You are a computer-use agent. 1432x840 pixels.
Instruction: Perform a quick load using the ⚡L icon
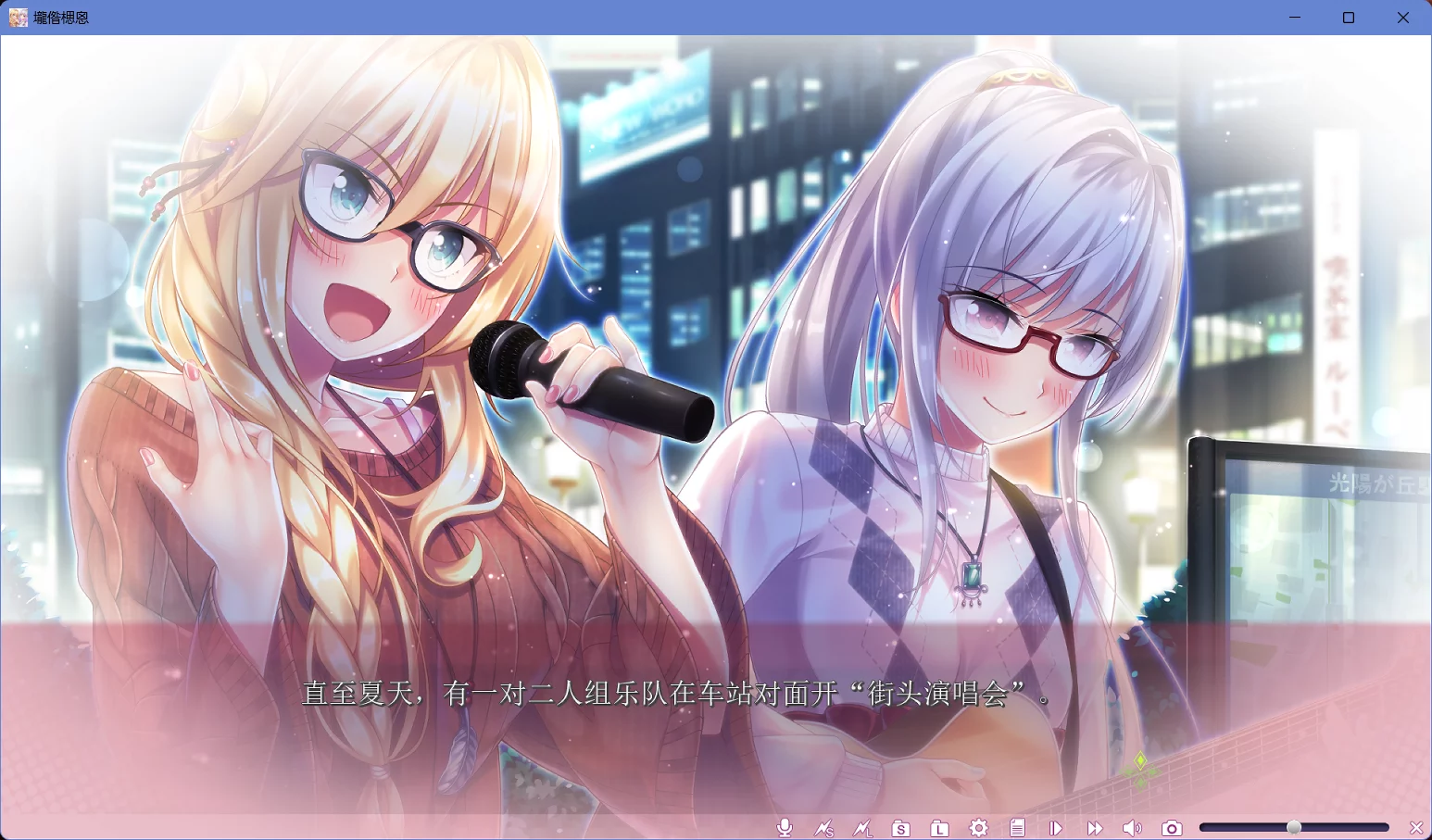pos(863,828)
